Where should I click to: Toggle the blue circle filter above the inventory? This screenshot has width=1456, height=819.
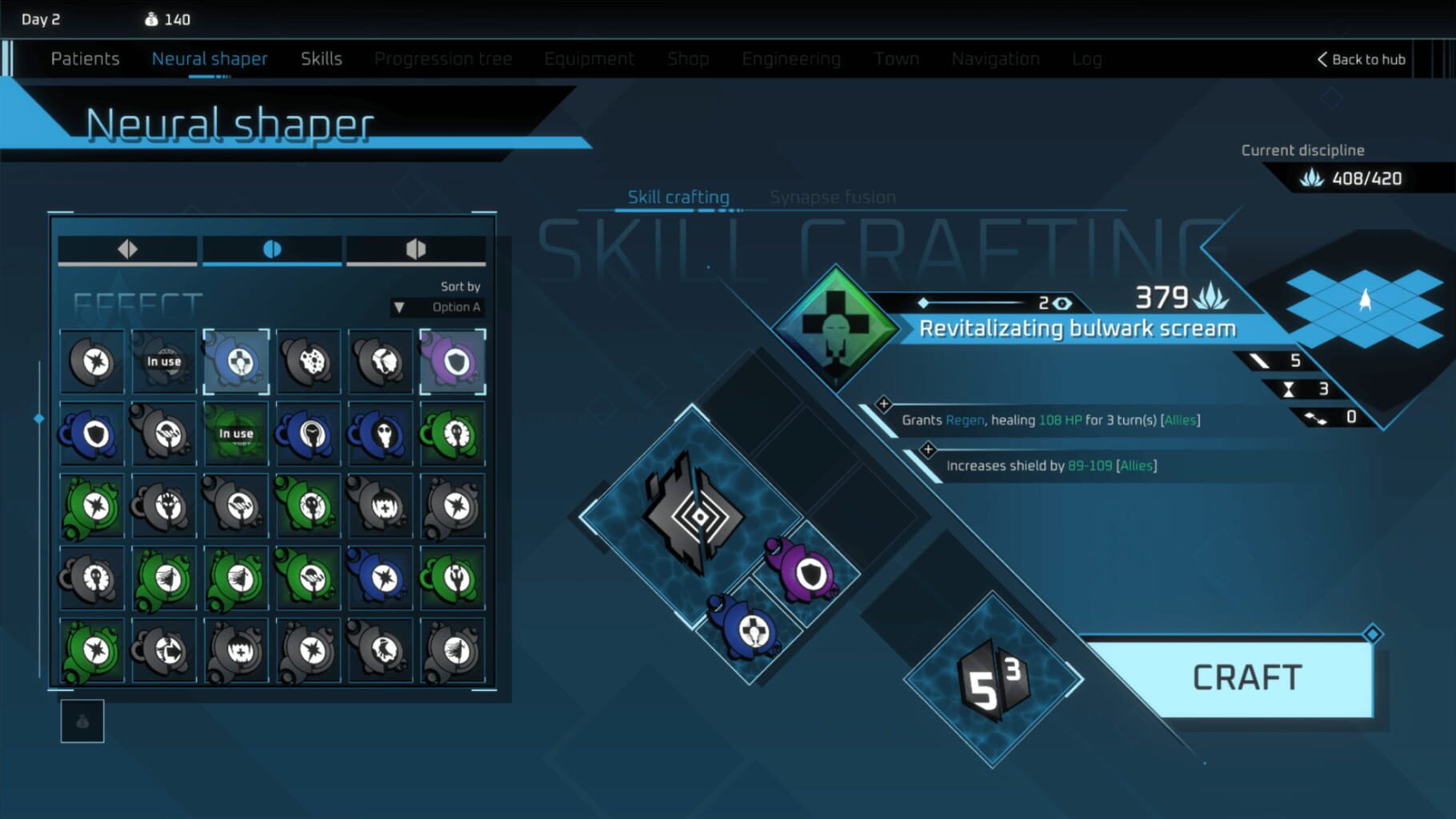[x=270, y=249]
